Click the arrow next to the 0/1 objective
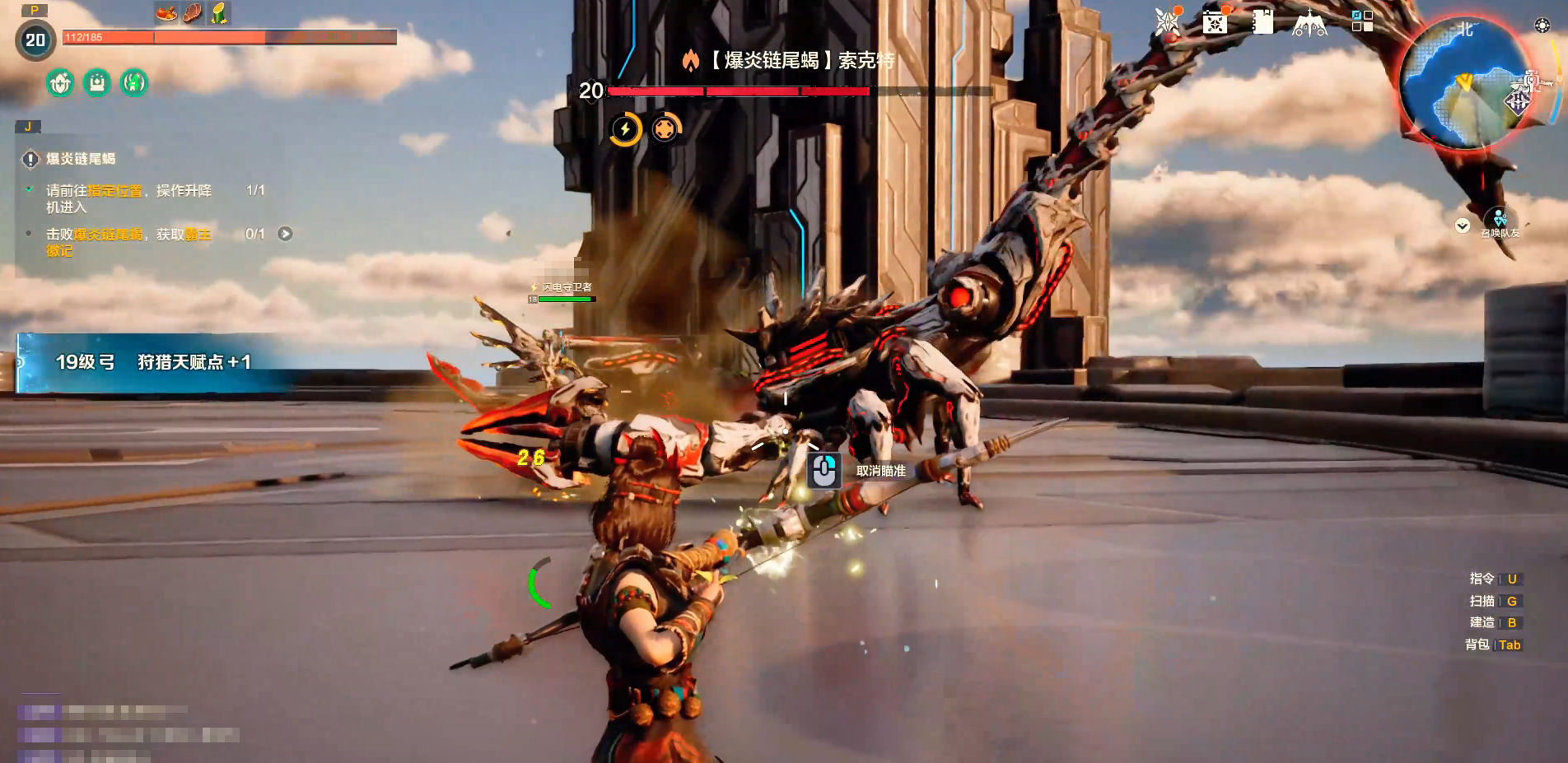 pyautogui.click(x=285, y=234)
